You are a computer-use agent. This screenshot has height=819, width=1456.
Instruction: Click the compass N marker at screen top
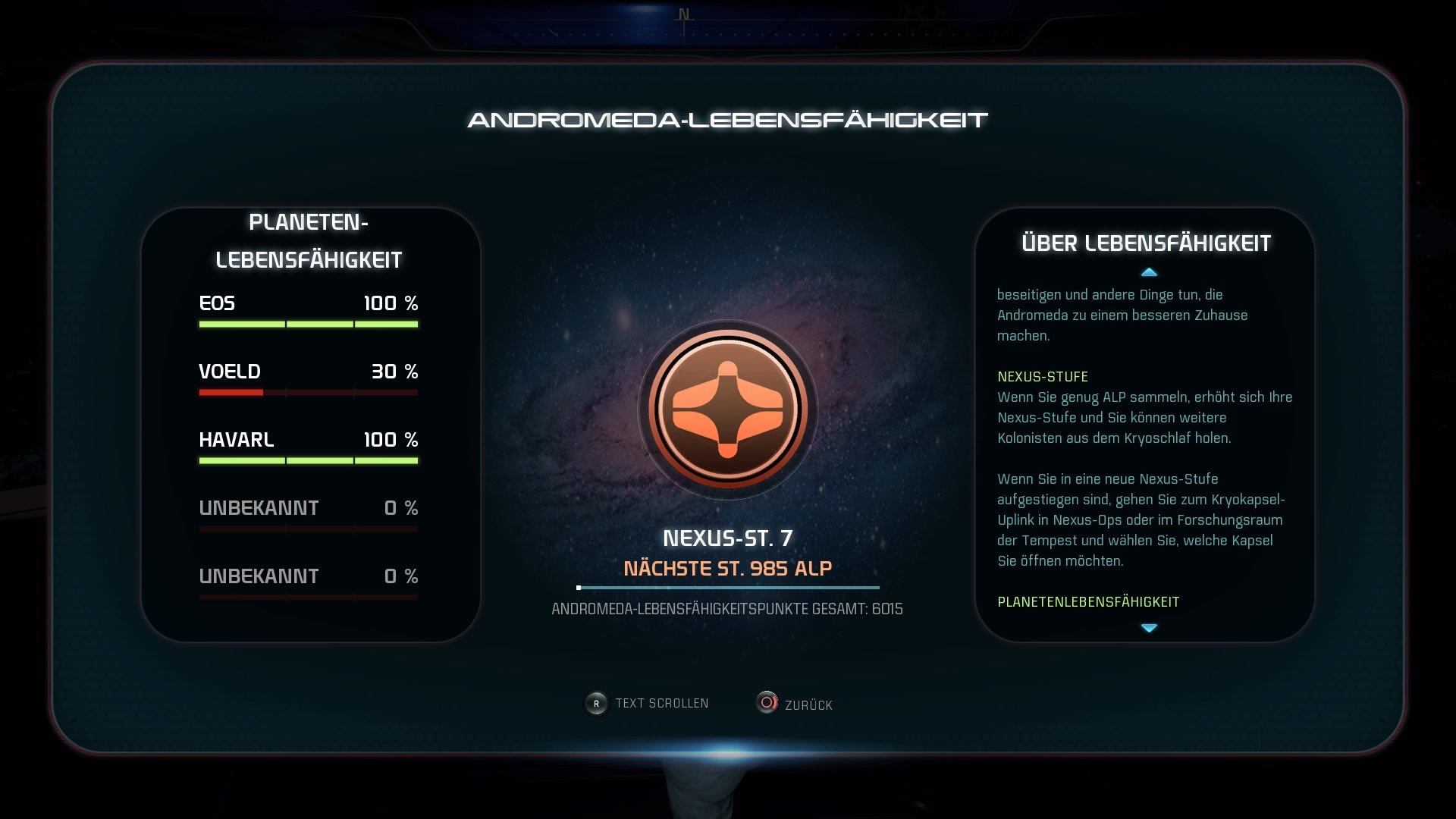coord(685,13)
